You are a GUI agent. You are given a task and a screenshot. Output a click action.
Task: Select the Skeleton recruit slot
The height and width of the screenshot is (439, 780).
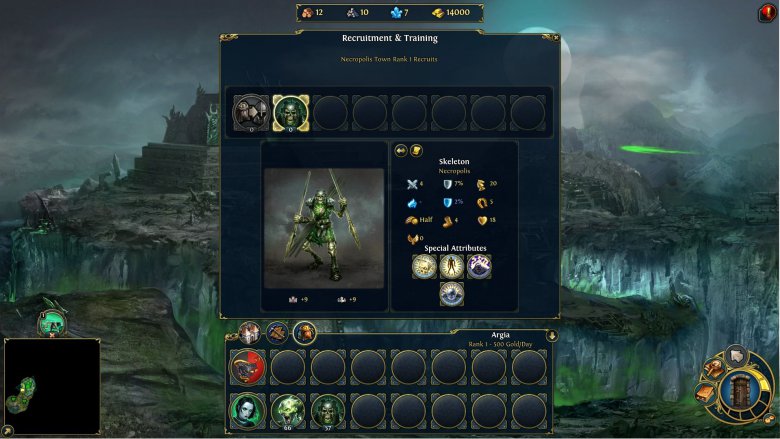tap(290, 112)
